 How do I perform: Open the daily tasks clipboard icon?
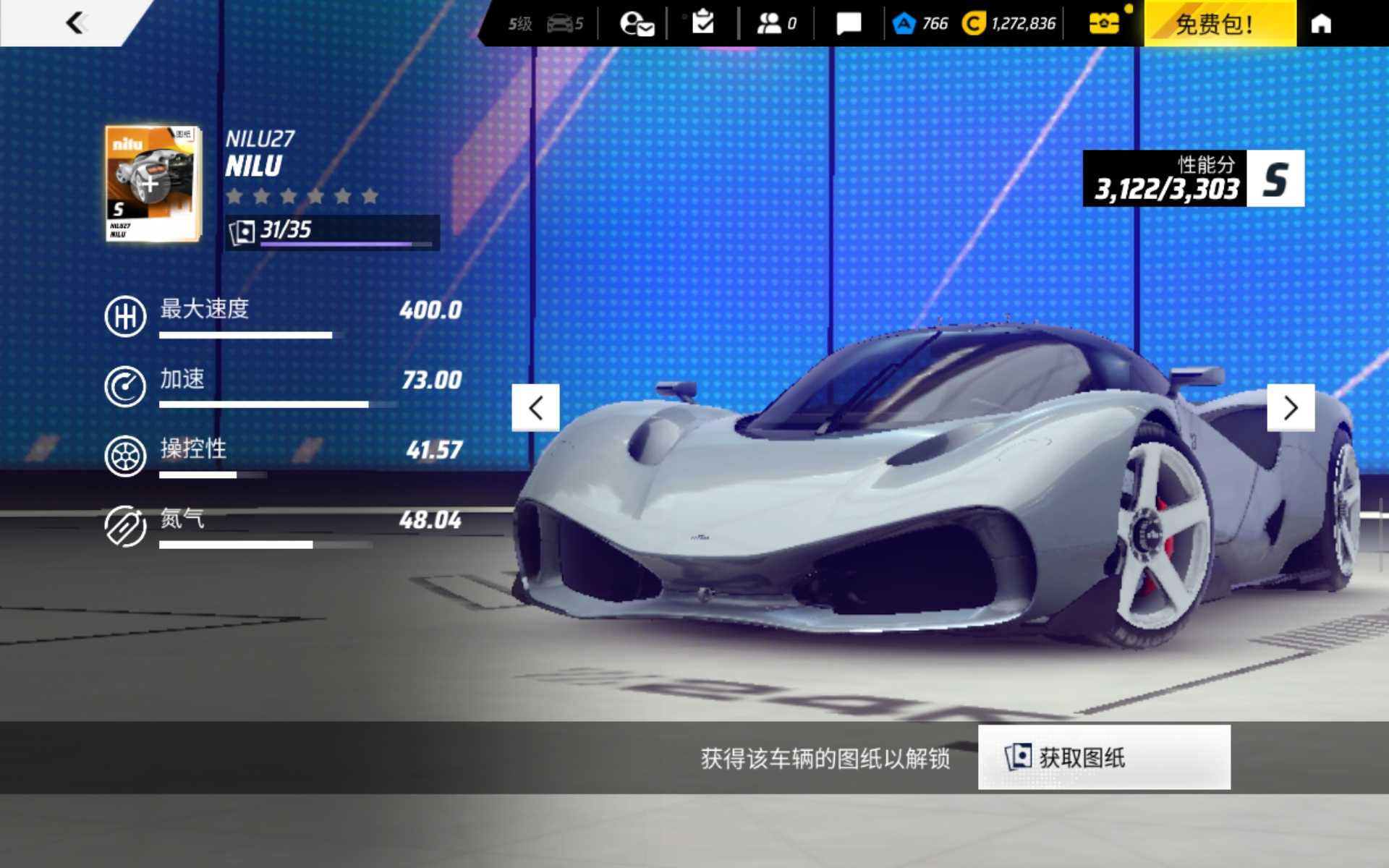click(x=702, y=23)
